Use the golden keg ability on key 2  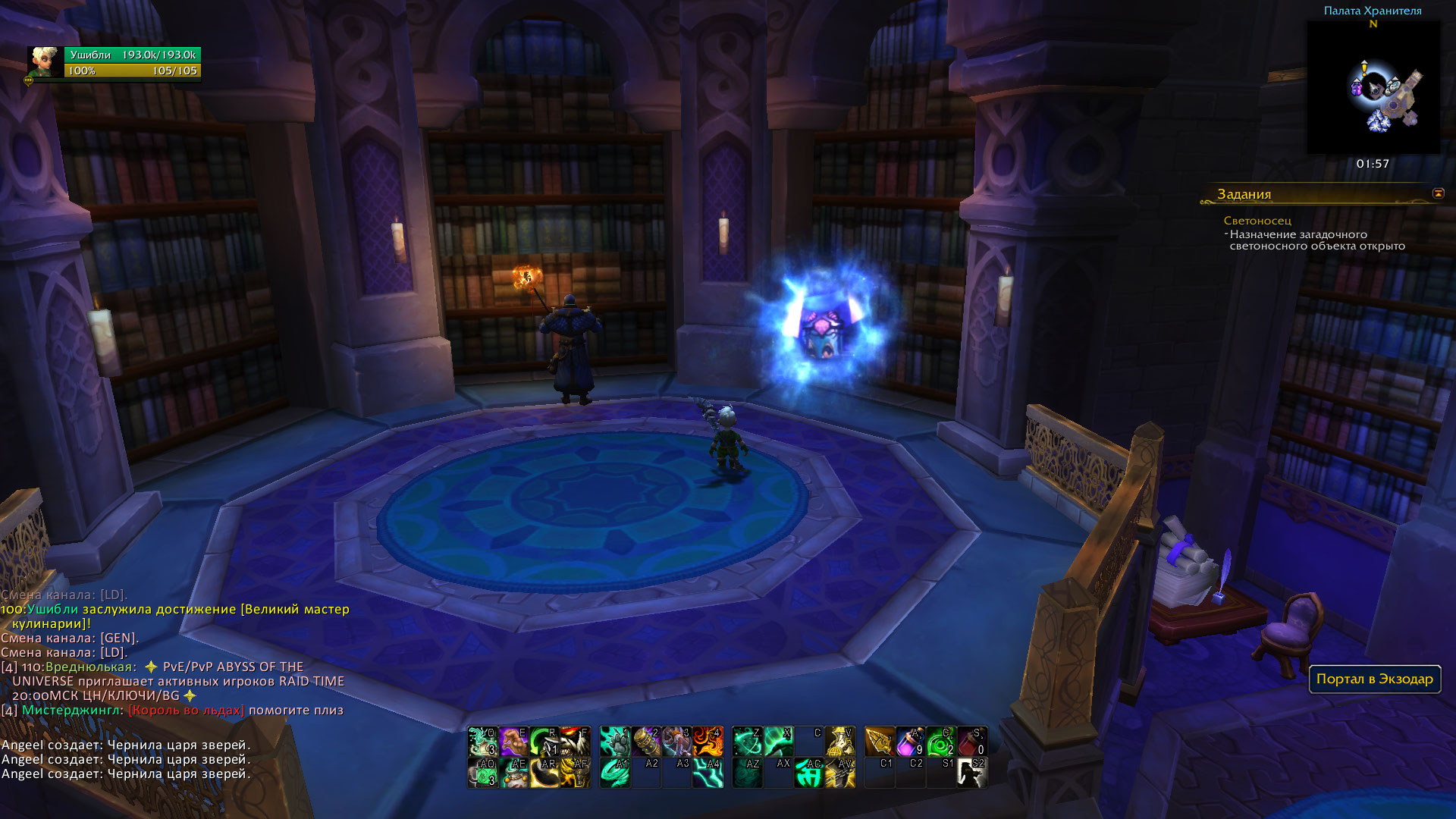pyautogui.click(x=646, y=741)
